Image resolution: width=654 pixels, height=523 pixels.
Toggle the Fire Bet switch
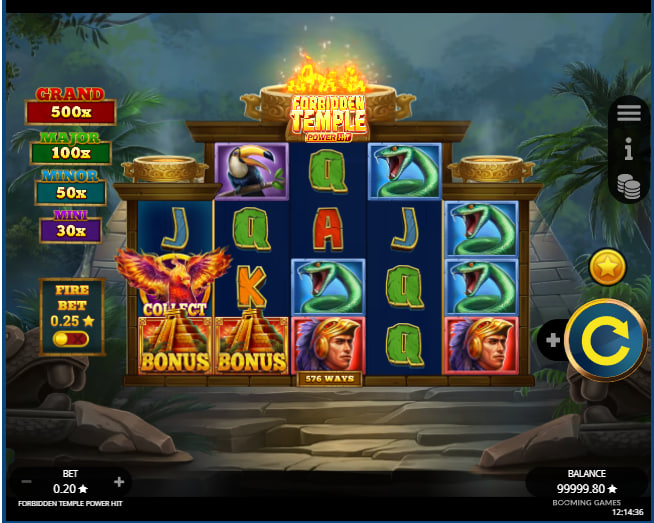click(72, 339)
